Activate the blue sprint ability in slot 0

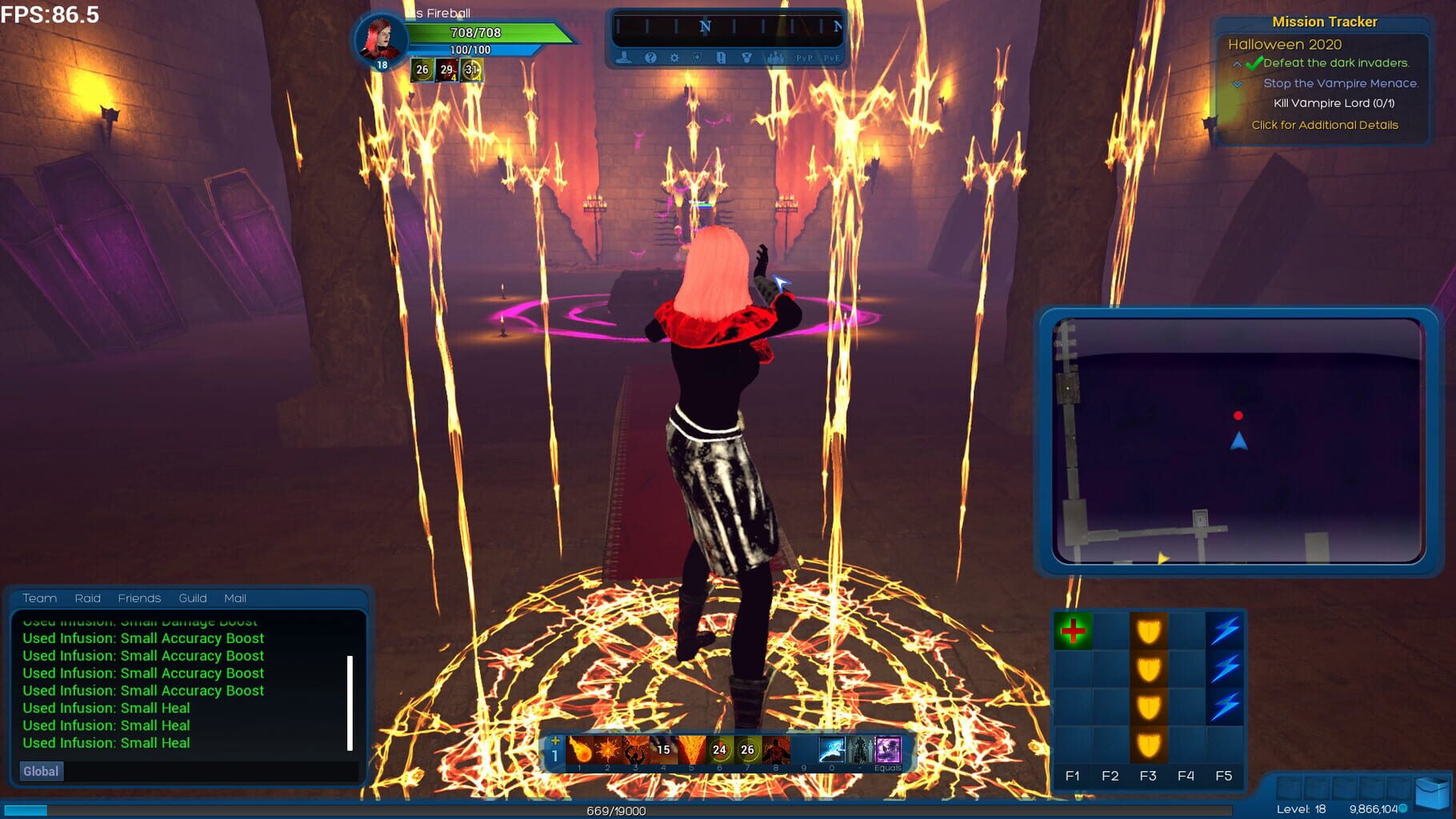pos(831,750)
